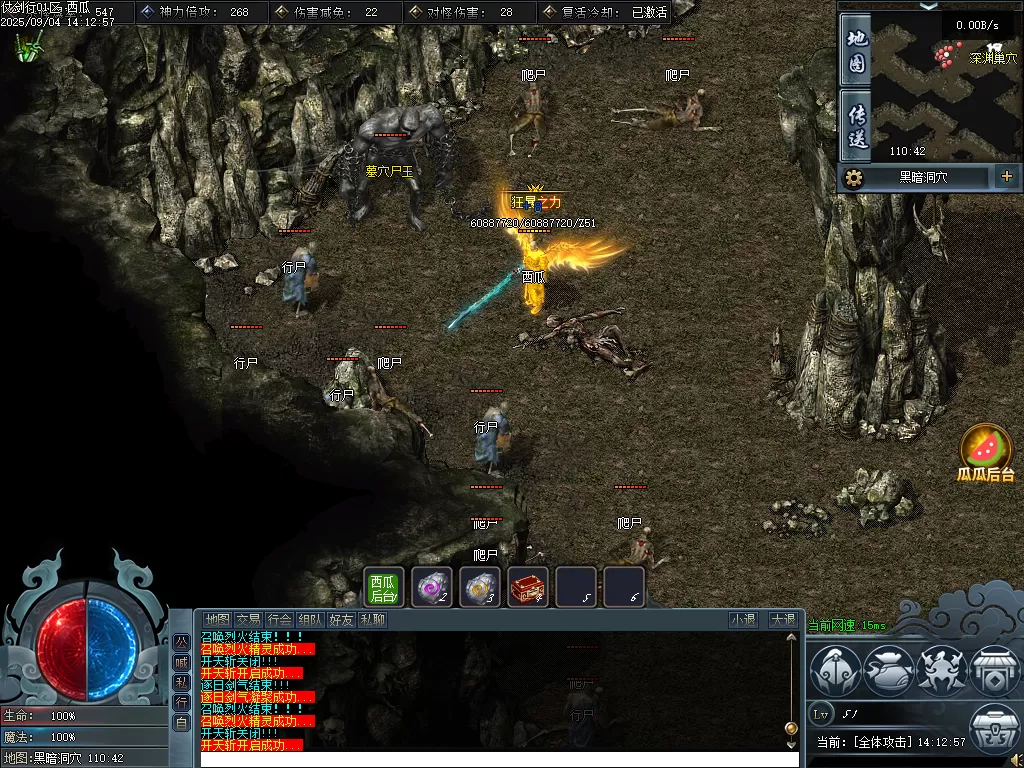
Task: Type in the chat input field
Action: coord(500,759)
